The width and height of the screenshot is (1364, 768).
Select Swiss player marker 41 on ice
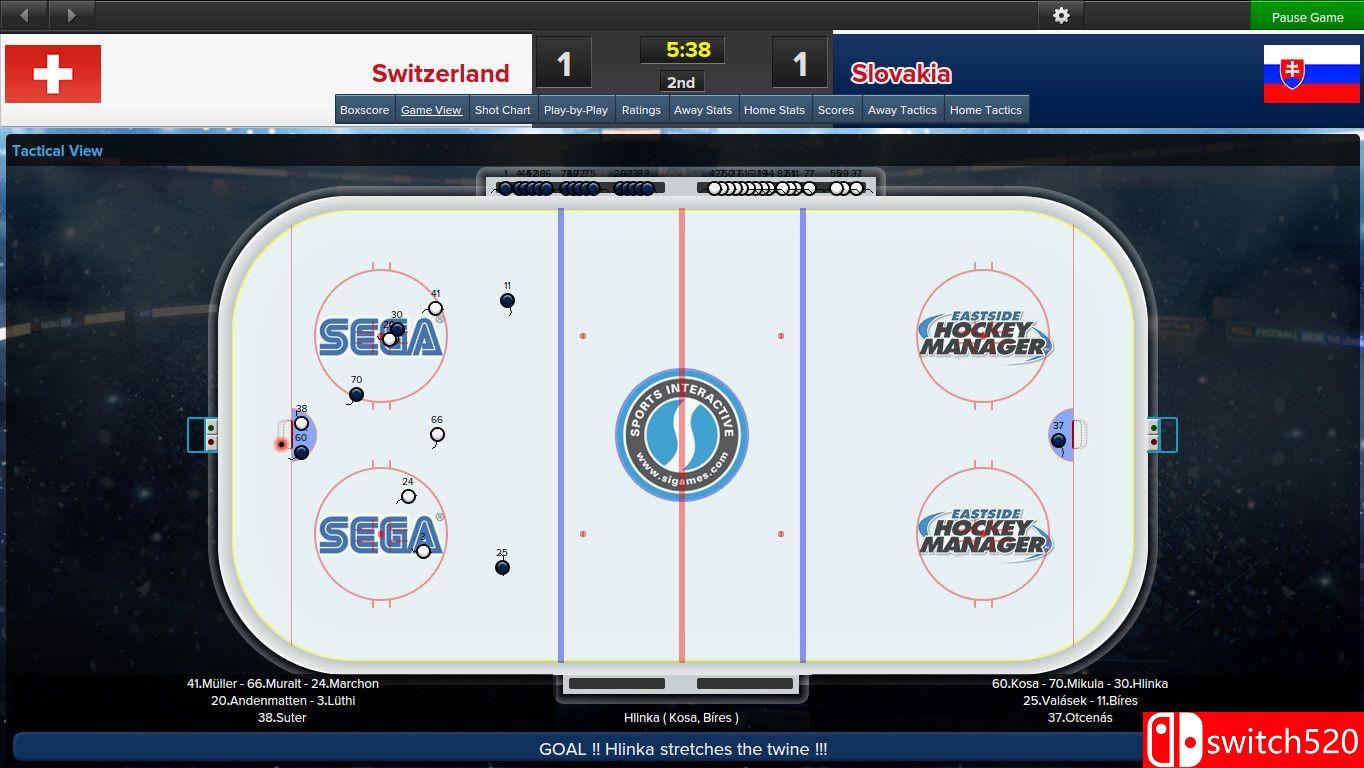(435, 308)
